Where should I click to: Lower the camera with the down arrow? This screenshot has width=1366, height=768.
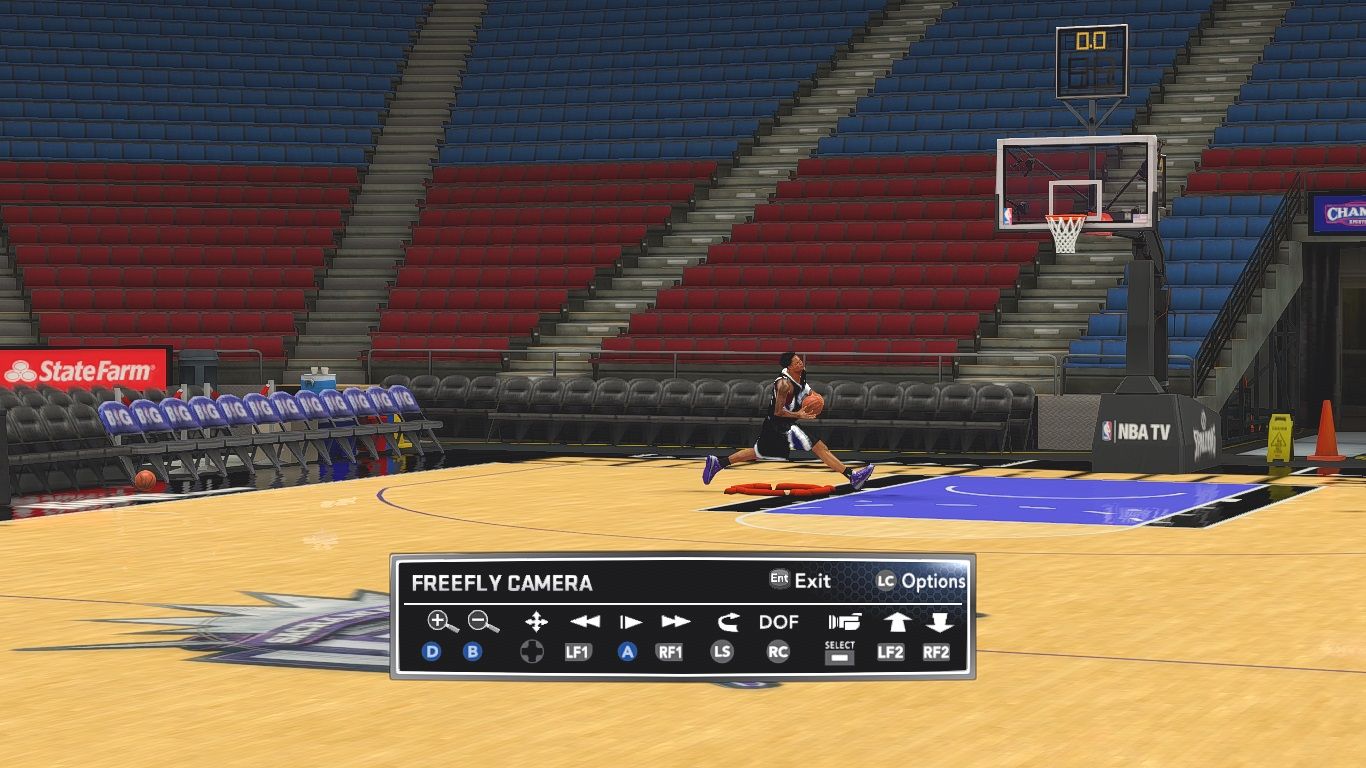tap(938, 622)
